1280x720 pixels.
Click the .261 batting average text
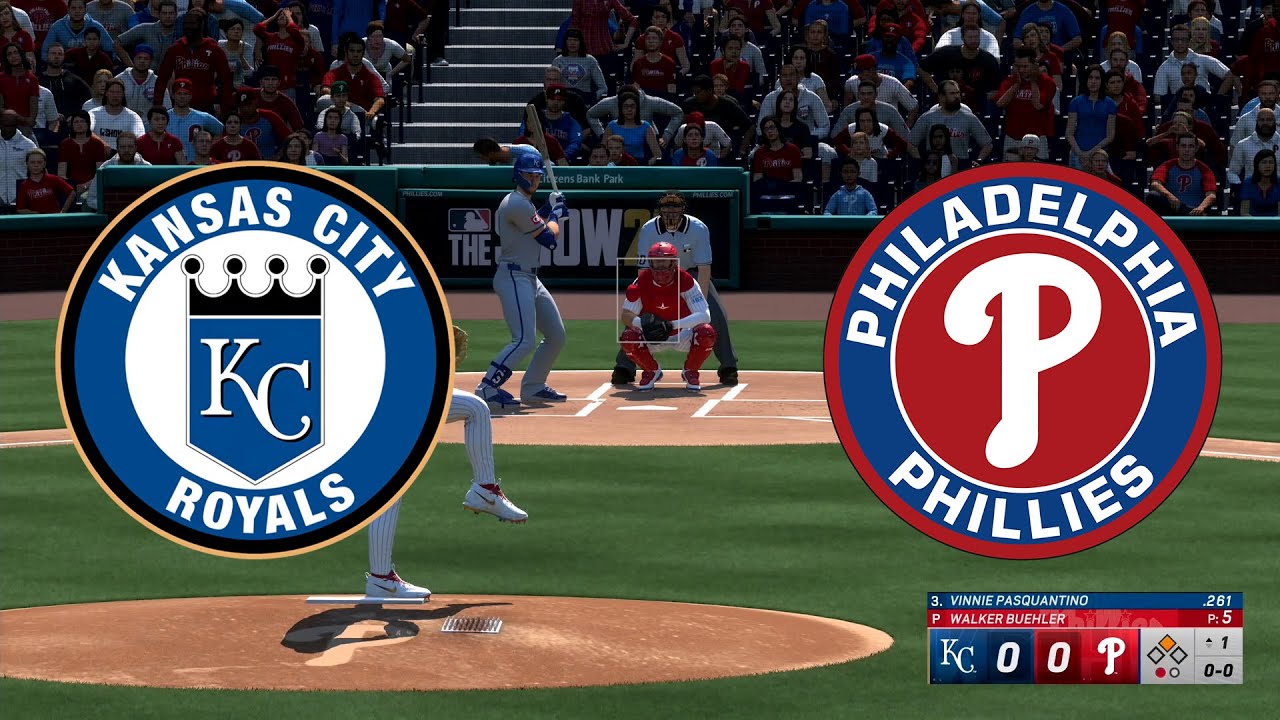click(1218, 600)
